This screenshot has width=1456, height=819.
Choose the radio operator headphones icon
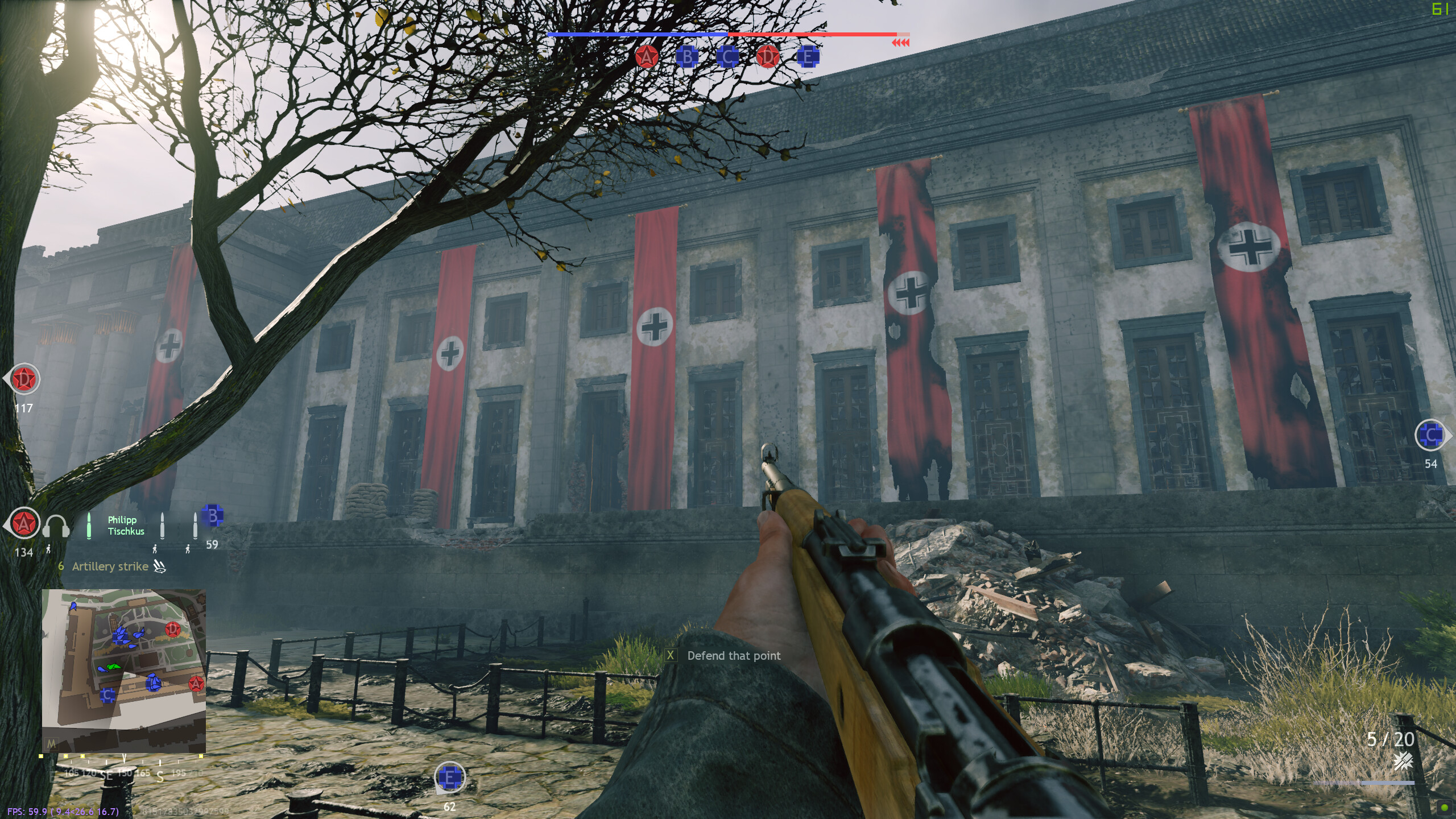click(x=56, y=527)
